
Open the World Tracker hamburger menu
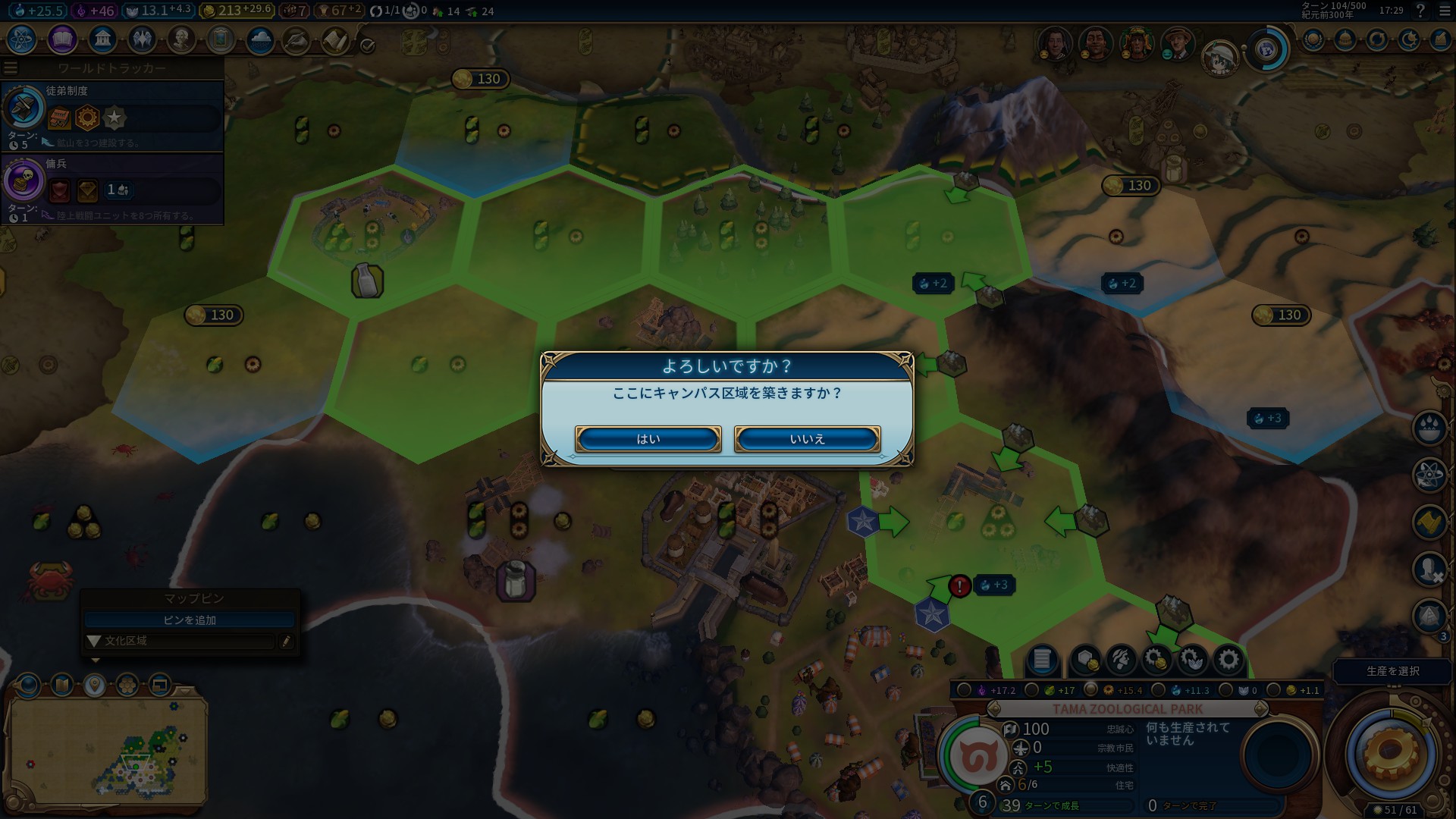point(11,67)
